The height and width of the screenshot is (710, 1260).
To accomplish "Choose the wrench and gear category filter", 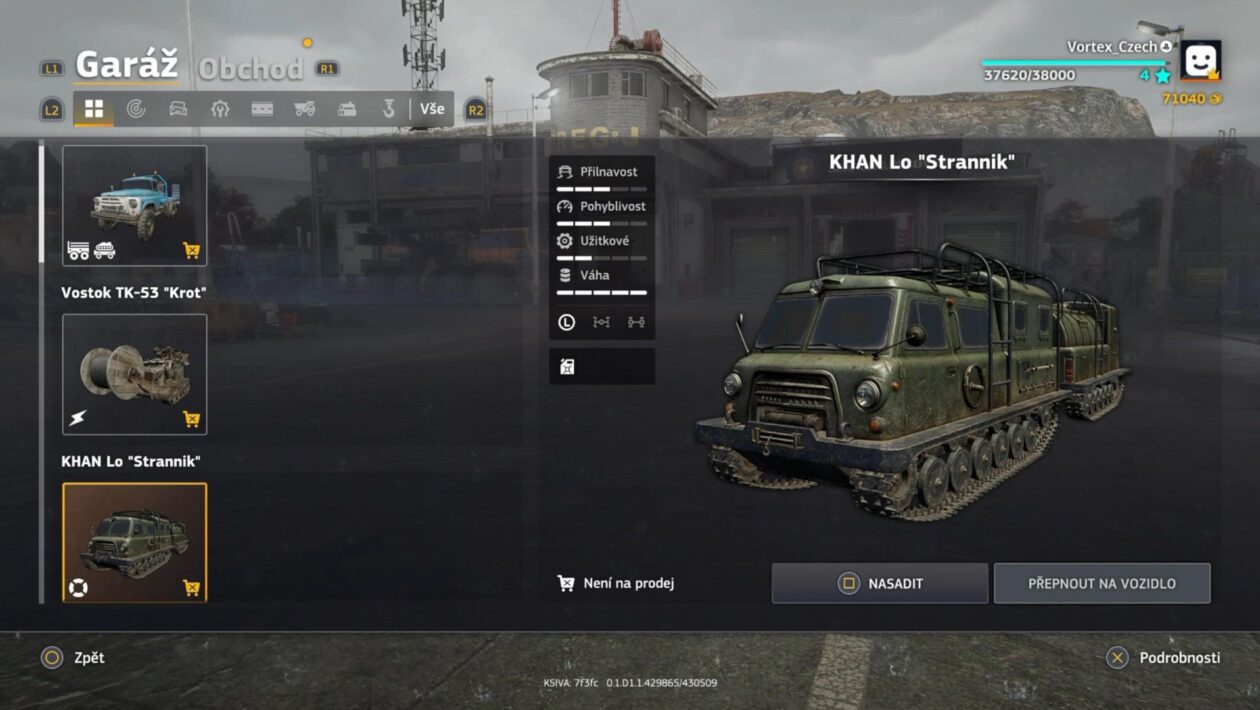I will coord(220,109).
